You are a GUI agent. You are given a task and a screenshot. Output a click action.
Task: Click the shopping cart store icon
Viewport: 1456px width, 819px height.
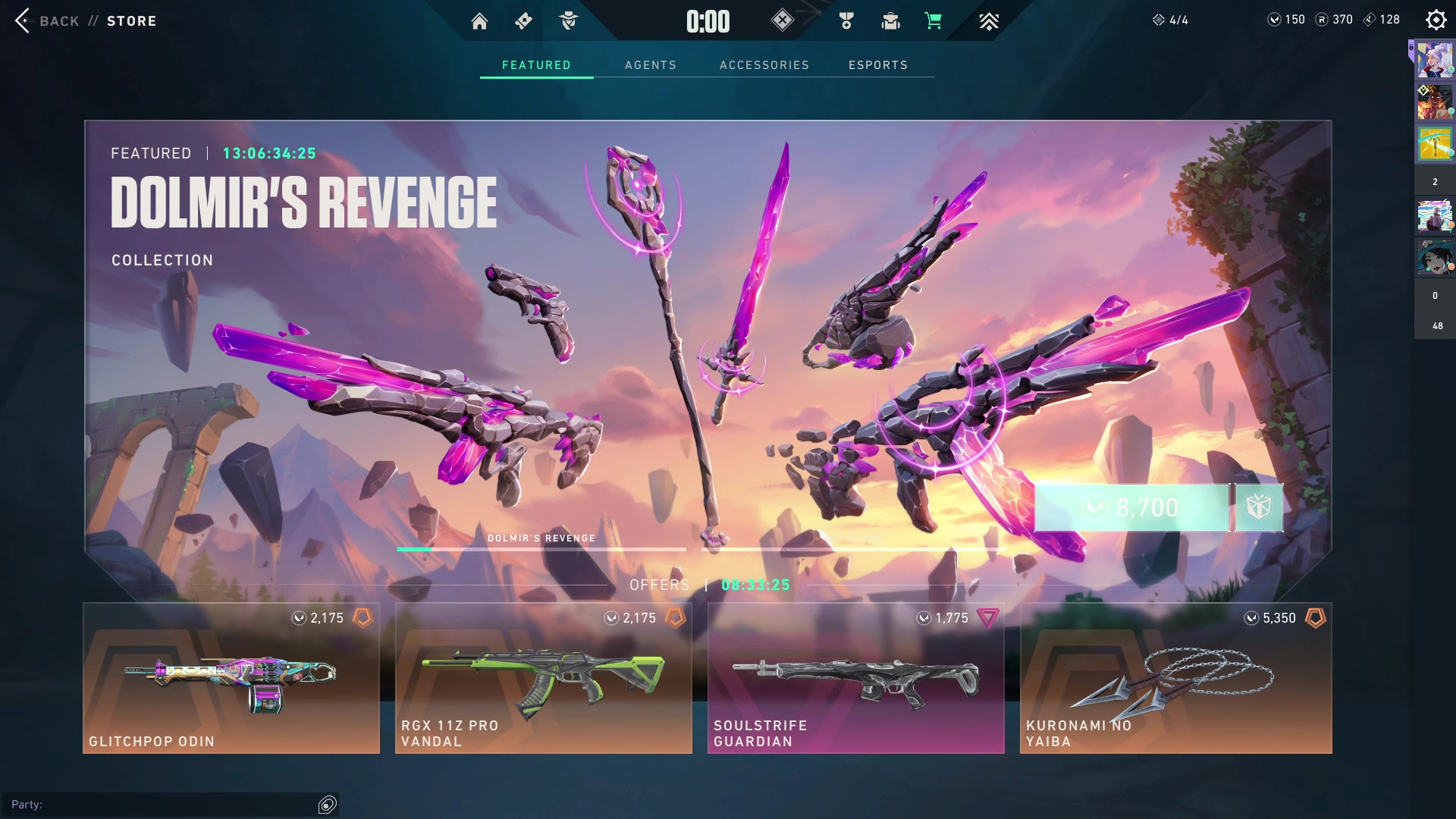pyautogui.click(x=933, y=21)
